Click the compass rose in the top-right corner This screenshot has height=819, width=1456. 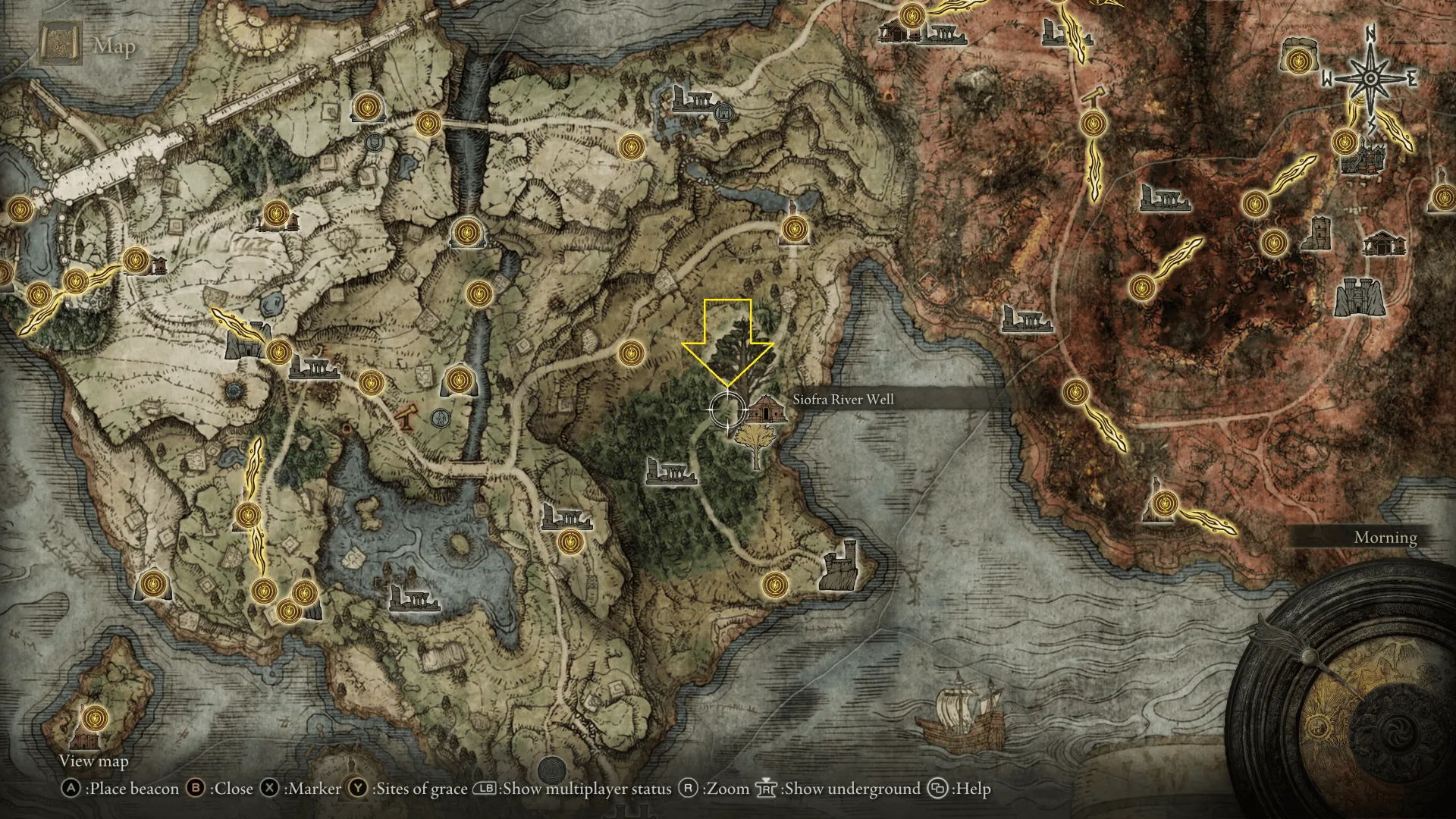pyautogui.click(x=1369, y=78)
